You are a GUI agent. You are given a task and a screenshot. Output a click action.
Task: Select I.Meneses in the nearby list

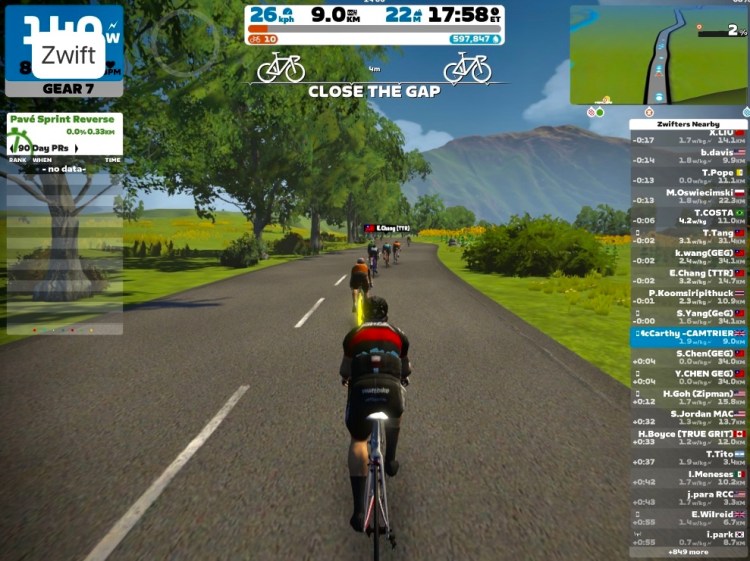click(689, 478)
